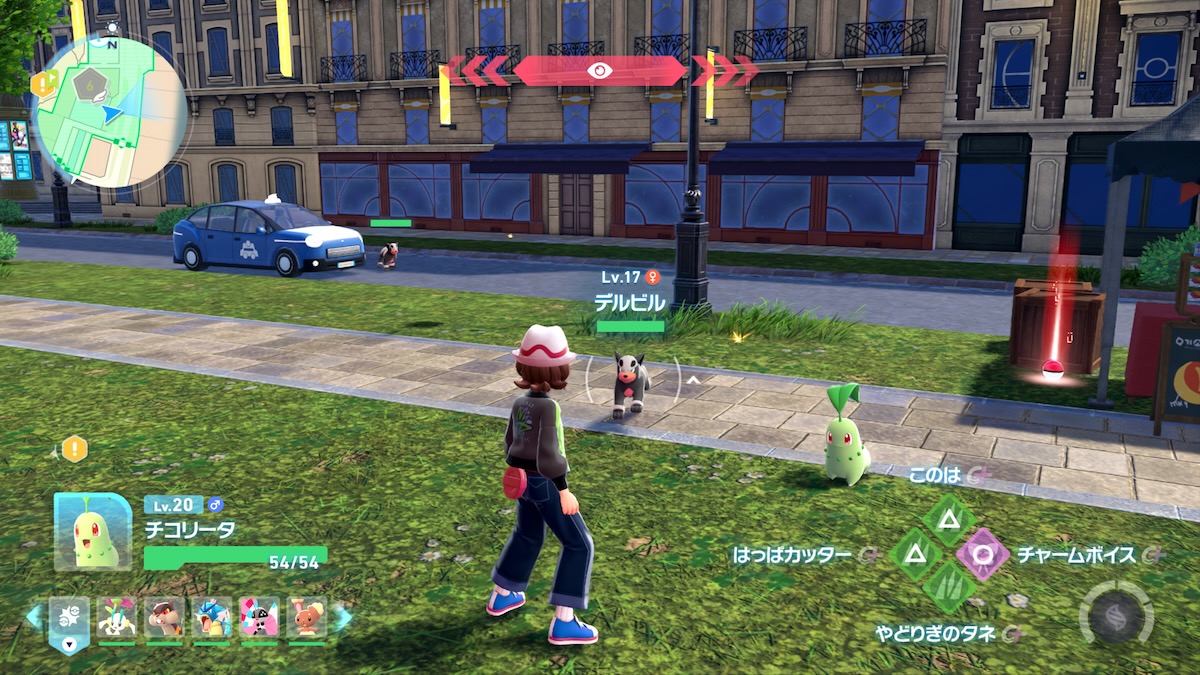Select the pink-winged Vivillon party slot
The height and width of the screenshot is (675, 1200).
[259, 618]
